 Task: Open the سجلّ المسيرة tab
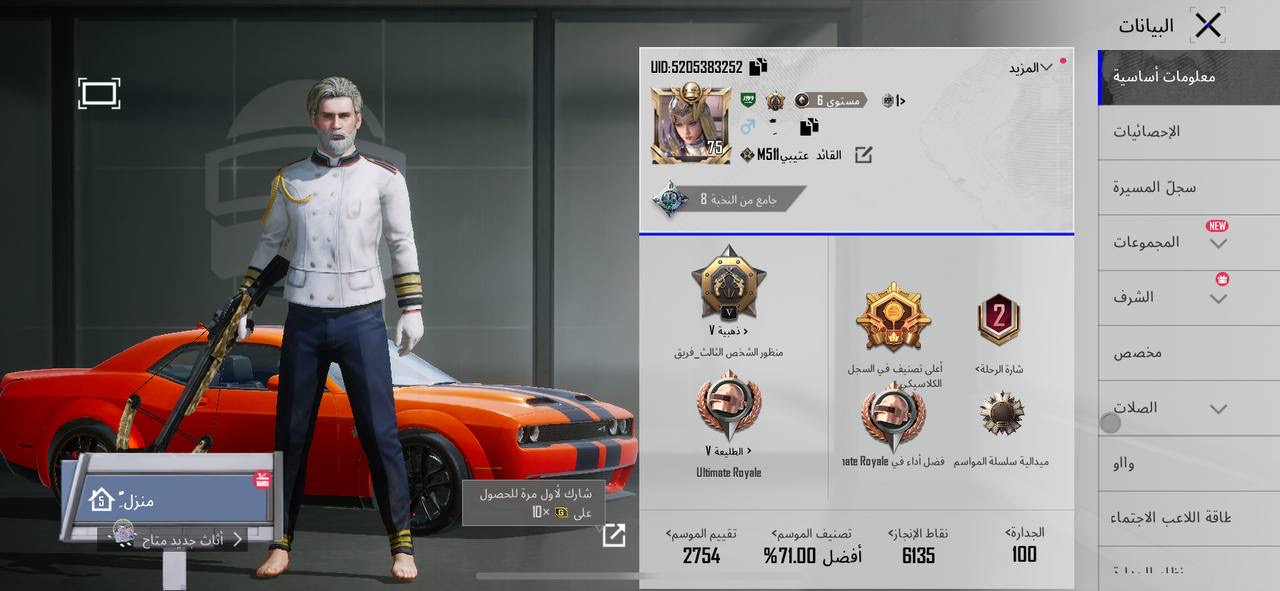click(x=1154, y=187)
